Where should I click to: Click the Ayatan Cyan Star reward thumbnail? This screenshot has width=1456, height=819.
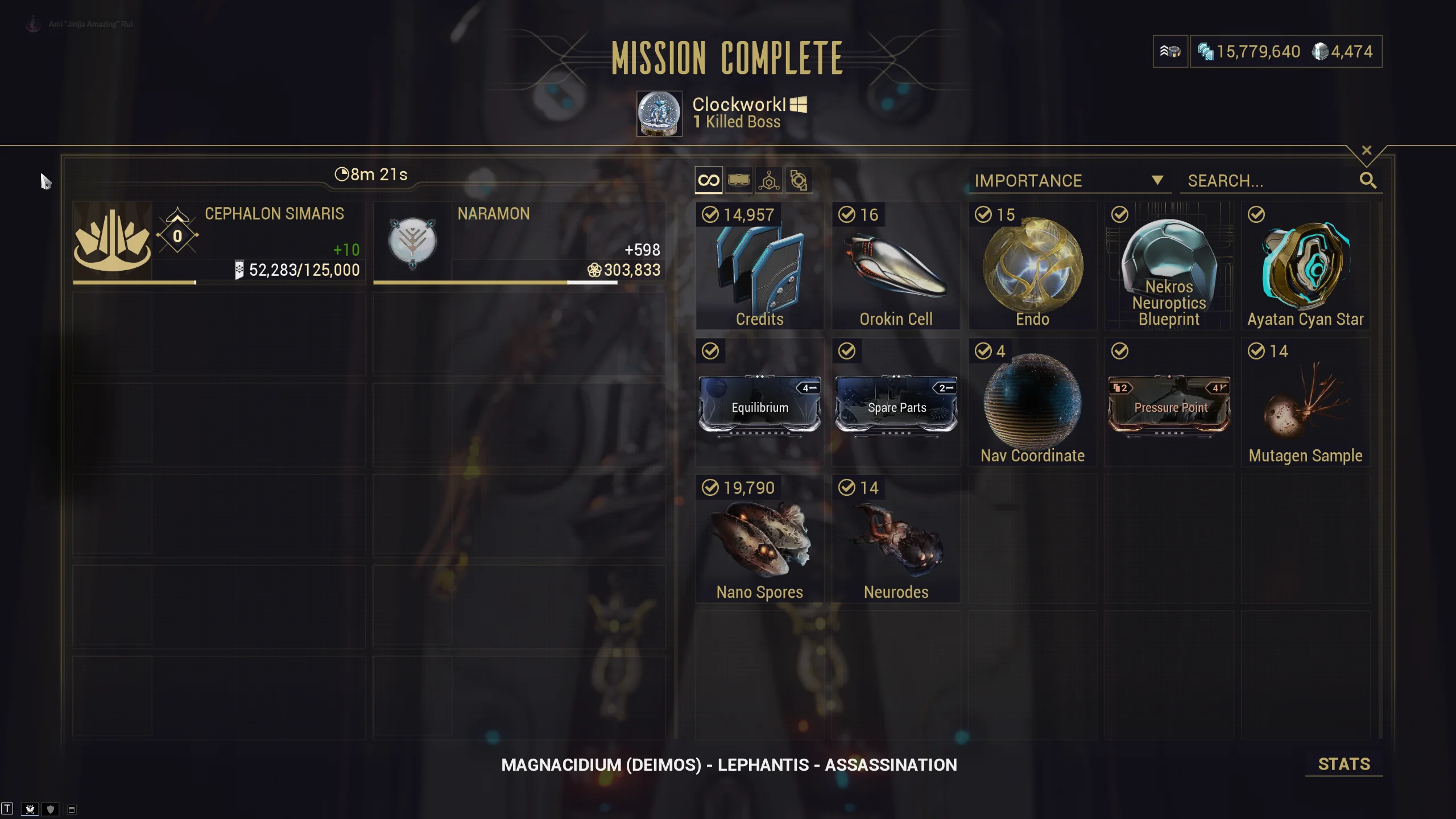click(x=1306, y=264)
